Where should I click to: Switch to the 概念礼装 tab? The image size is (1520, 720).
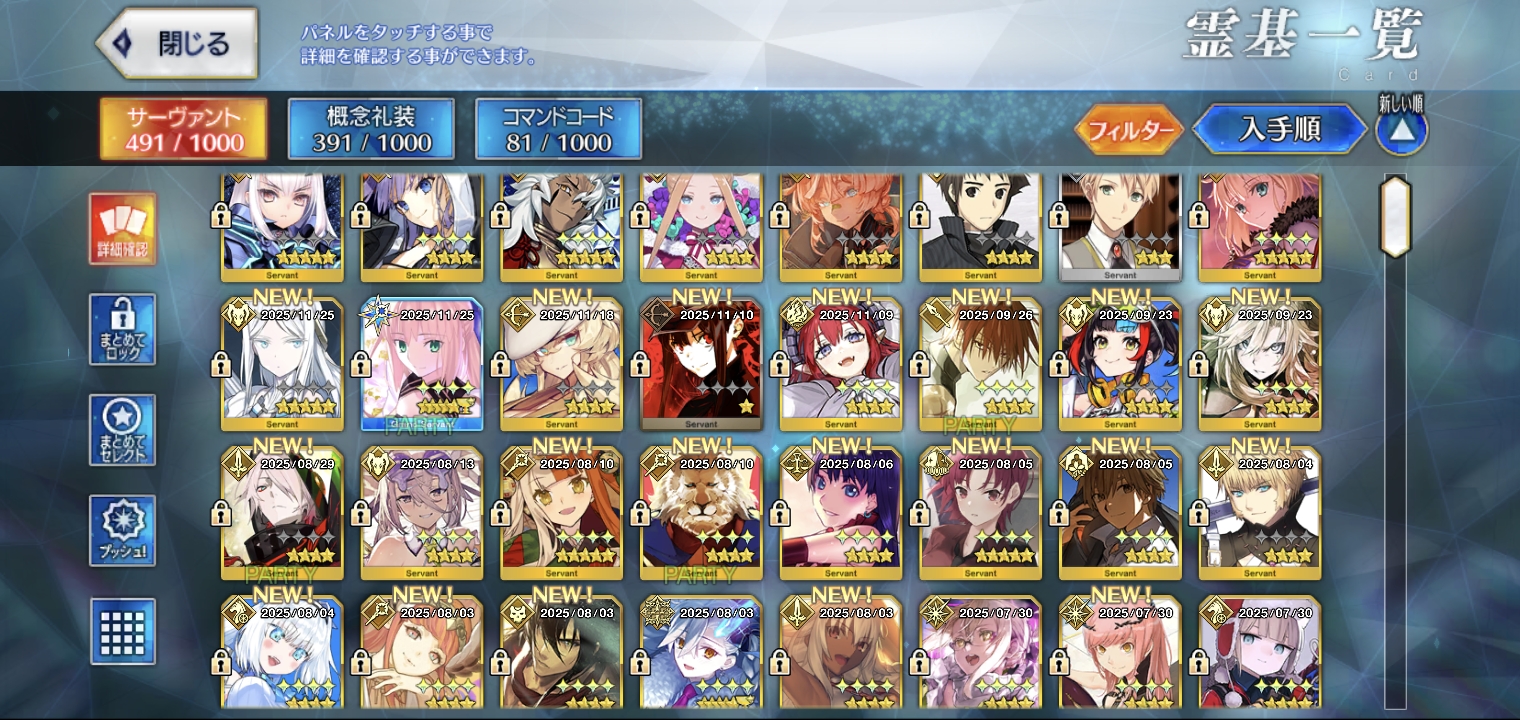tap(371, 129)
